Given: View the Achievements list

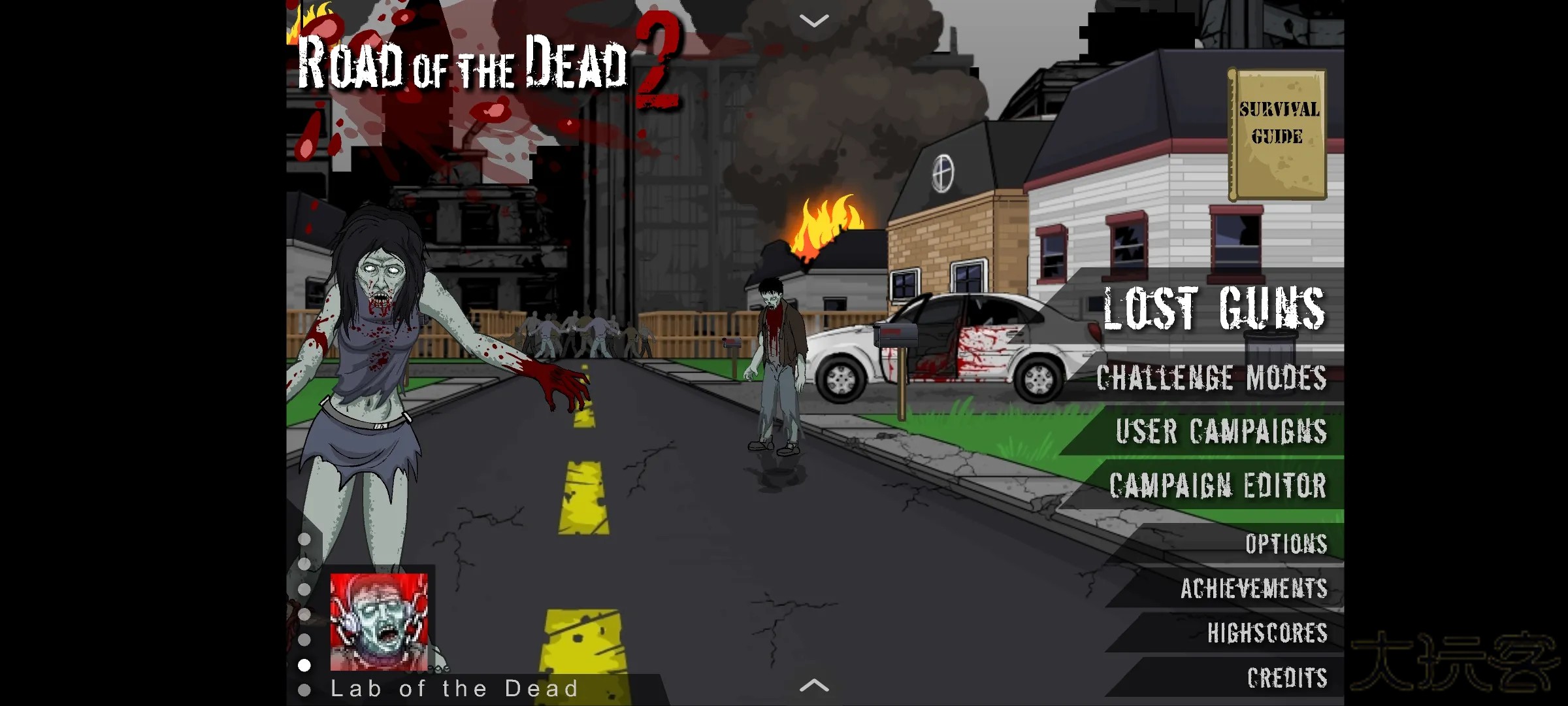Looking at the screenshot, I should point(1254,588).
